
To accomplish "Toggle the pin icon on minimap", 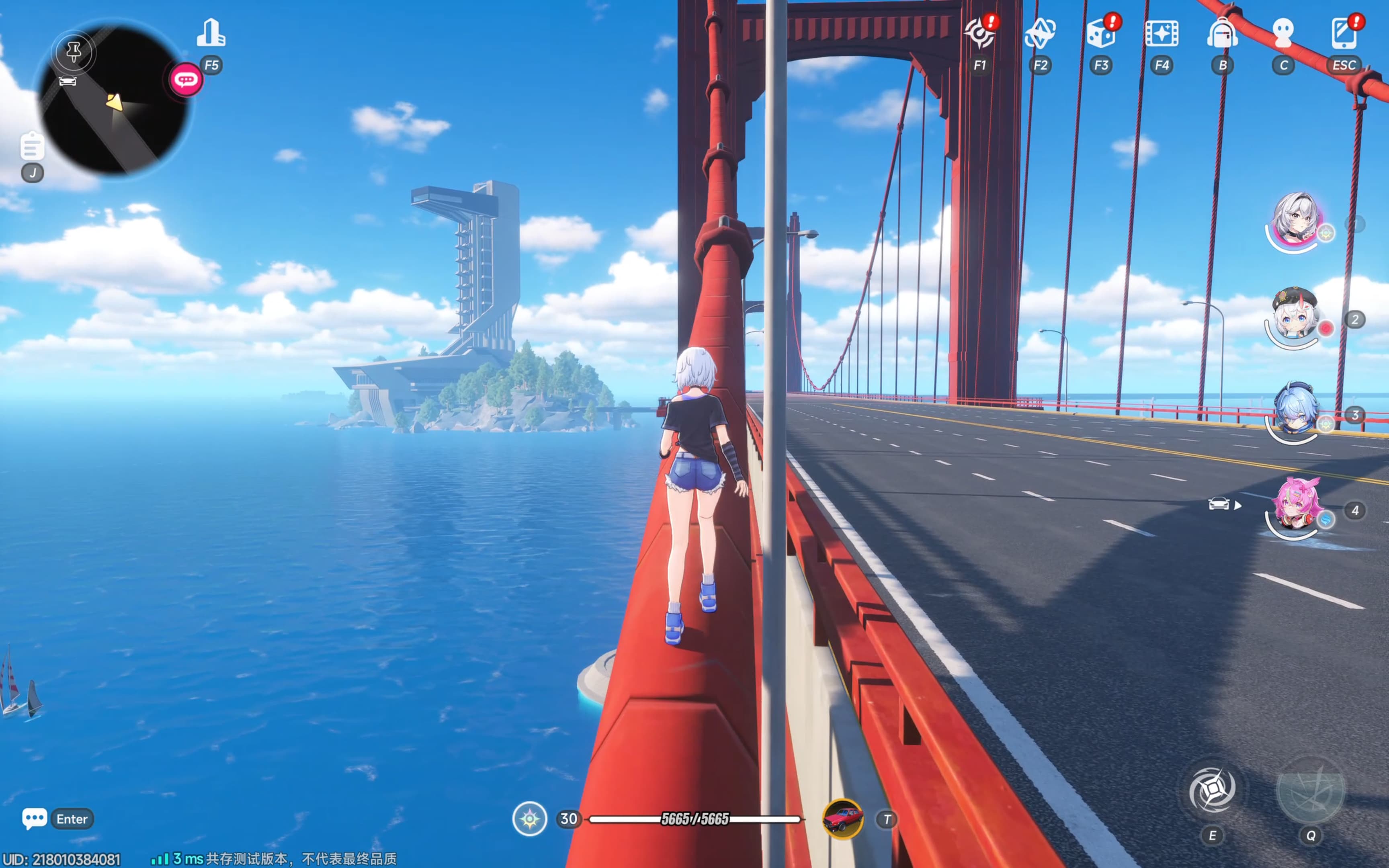I will [74, 52].
